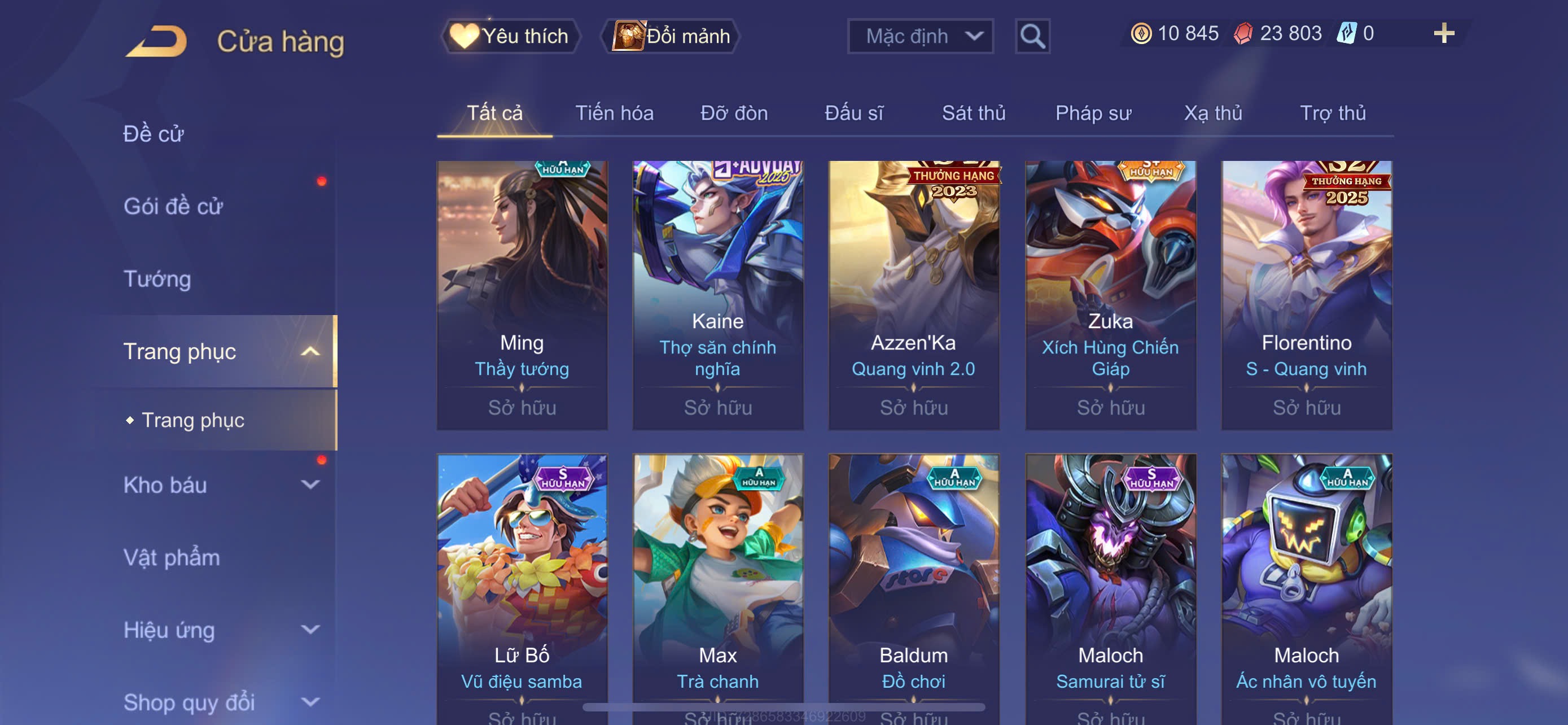Show the Sát thủ skins tab

[973, 113]
